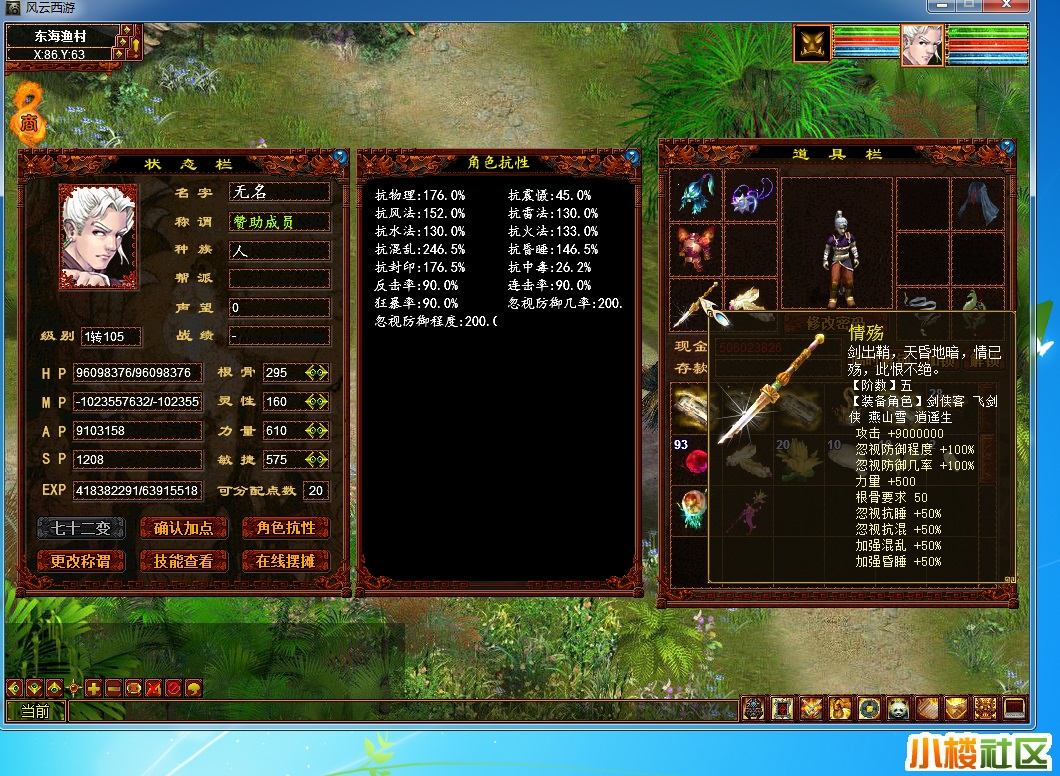
Task: Click the 当前 chat channel button
Action: pos(35,711)
